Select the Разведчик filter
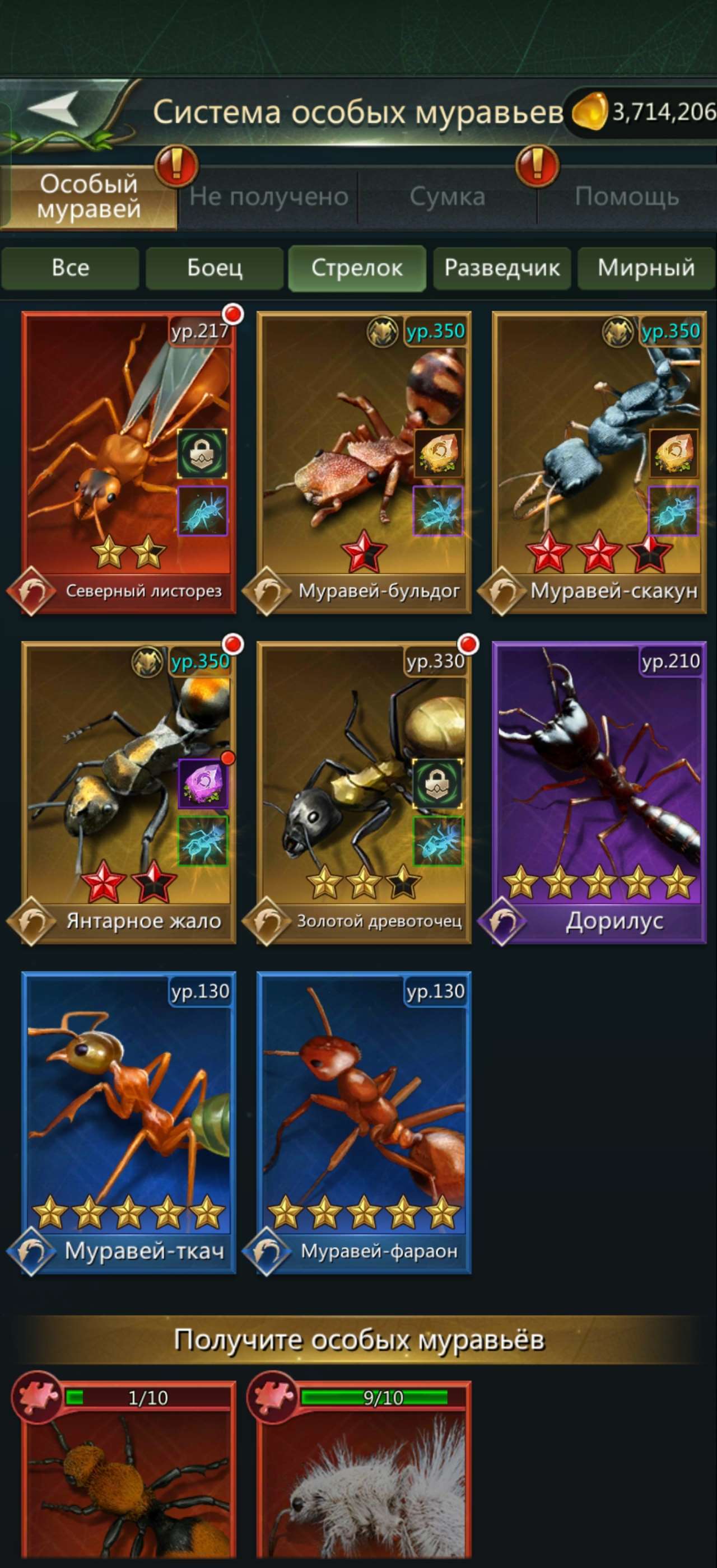 502,268
